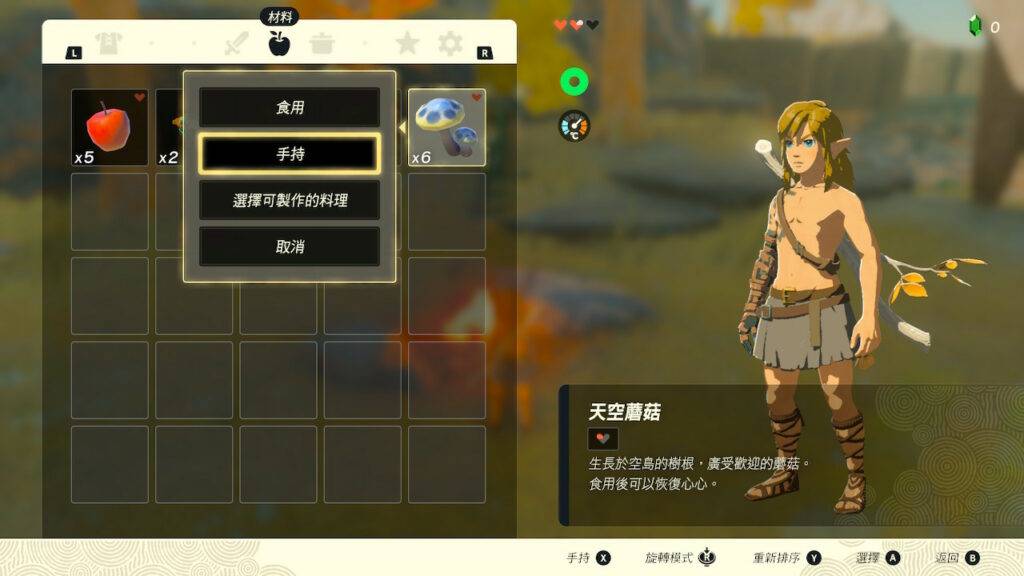
Task: Choose 食用 to eat the mushroom
Action: (289, 107)
